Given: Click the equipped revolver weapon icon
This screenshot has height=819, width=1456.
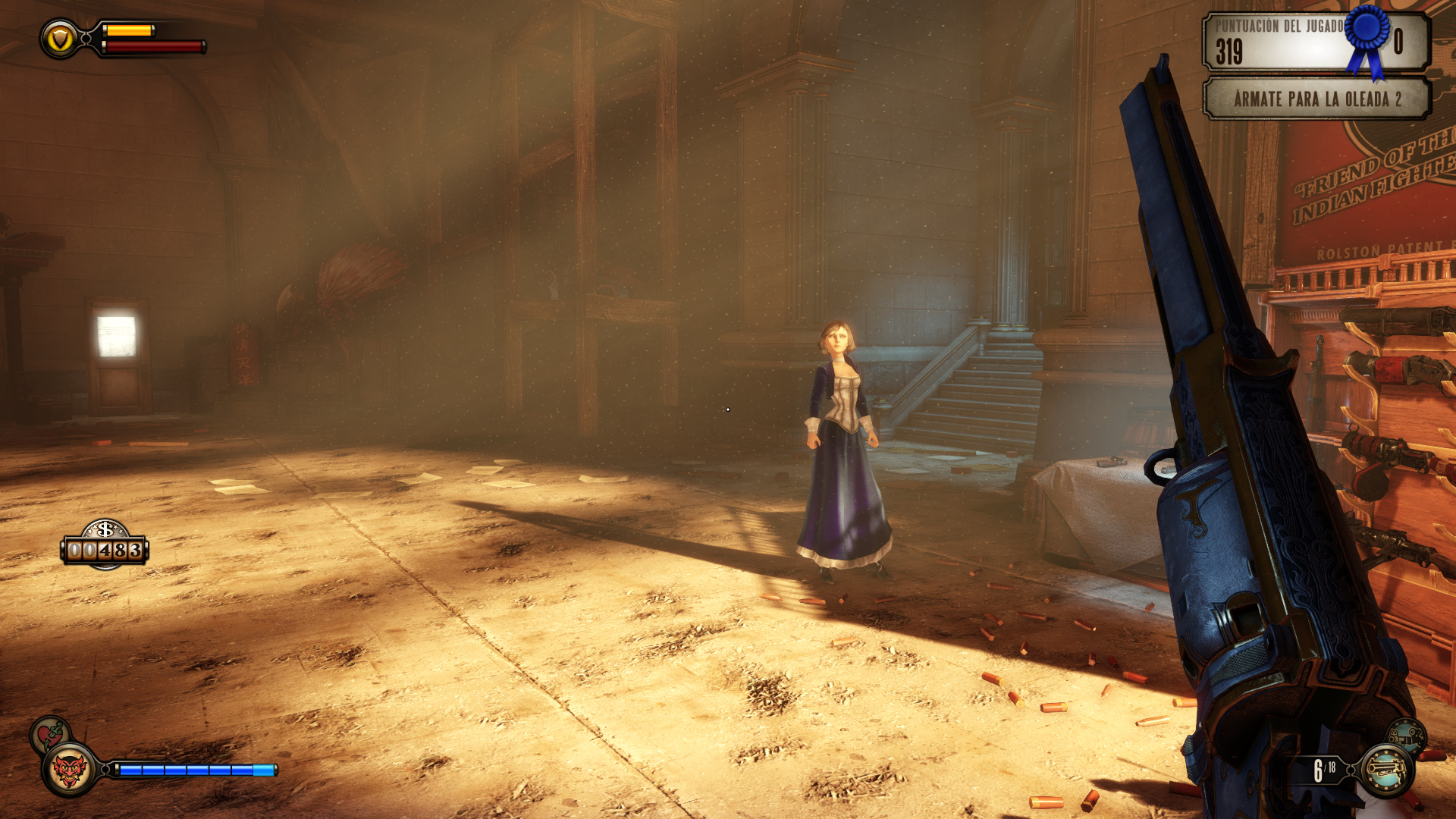Looking at the screenshot, I should point(1386,770).
